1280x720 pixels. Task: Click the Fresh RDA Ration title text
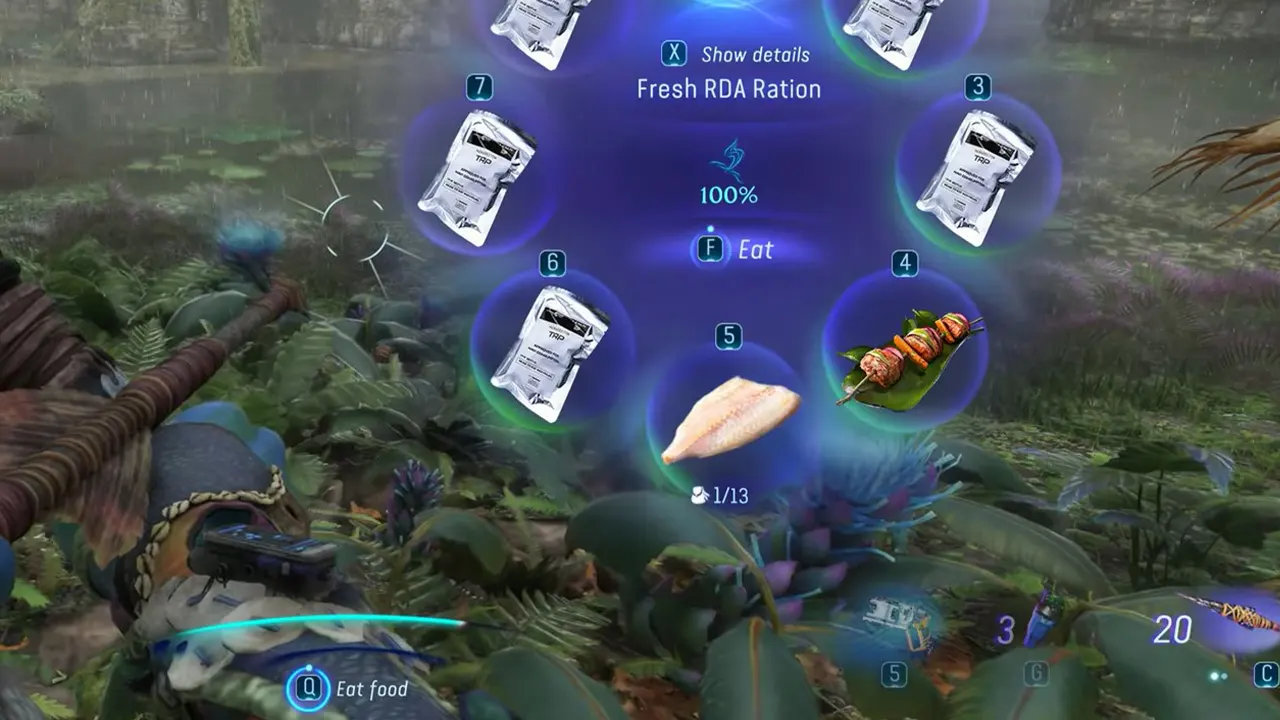729,89
